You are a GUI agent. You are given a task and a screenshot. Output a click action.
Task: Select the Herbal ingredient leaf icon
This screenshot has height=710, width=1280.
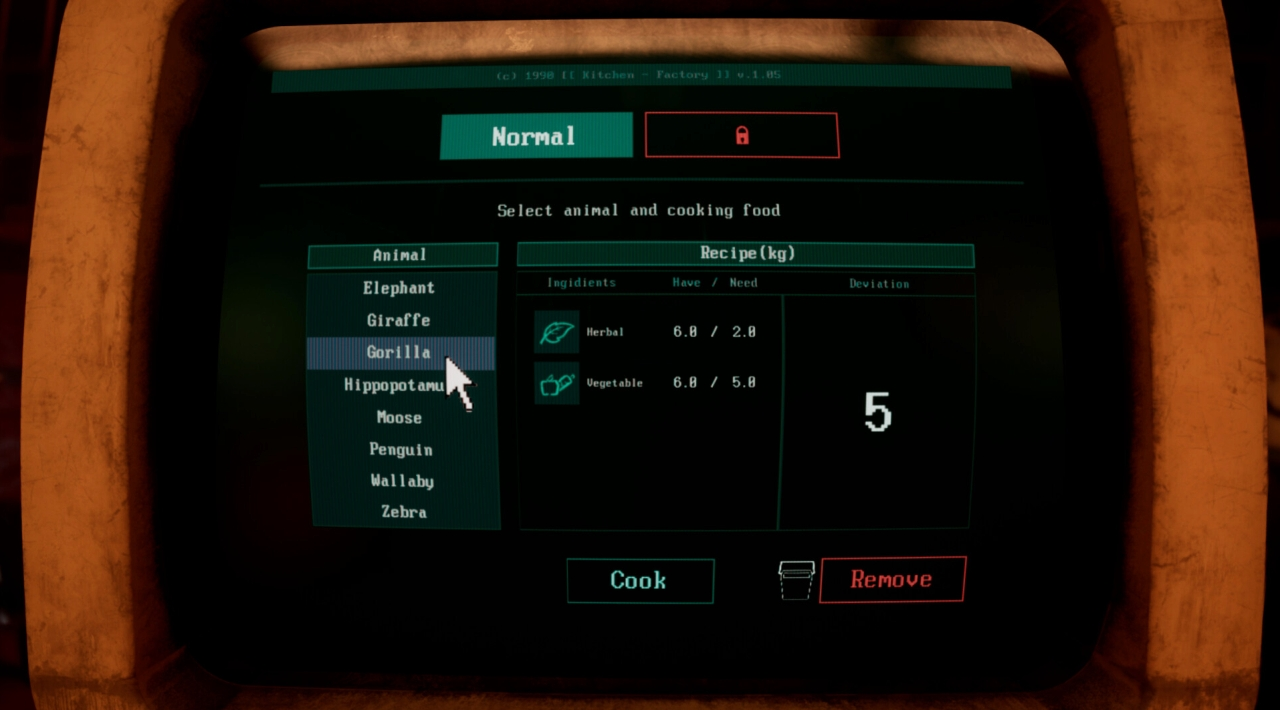point(556,332)
